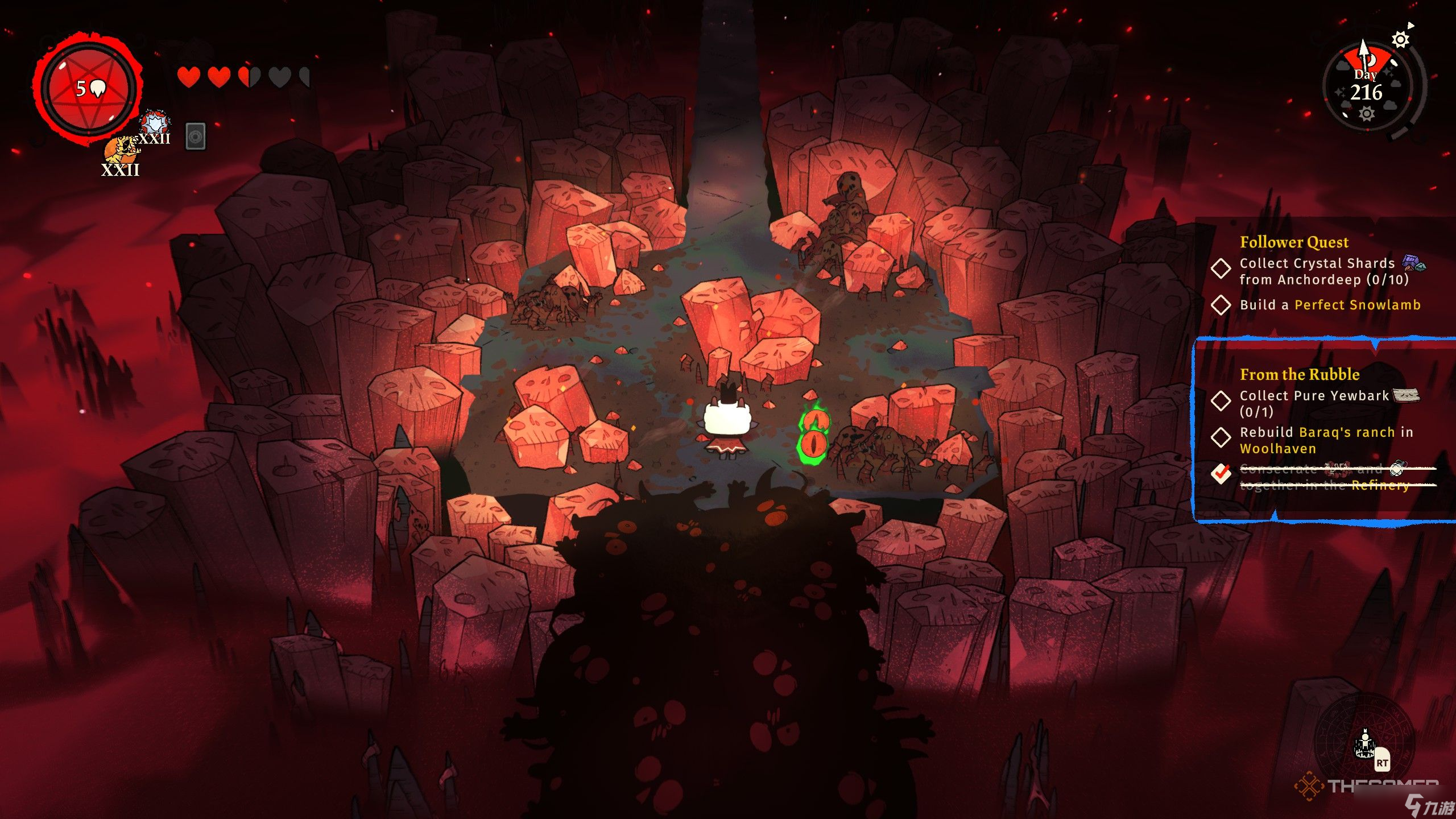This screenshot has height=819, width=1456.
Task: Click the 九游 watermark logo
Action: [x=1428, y=806]
